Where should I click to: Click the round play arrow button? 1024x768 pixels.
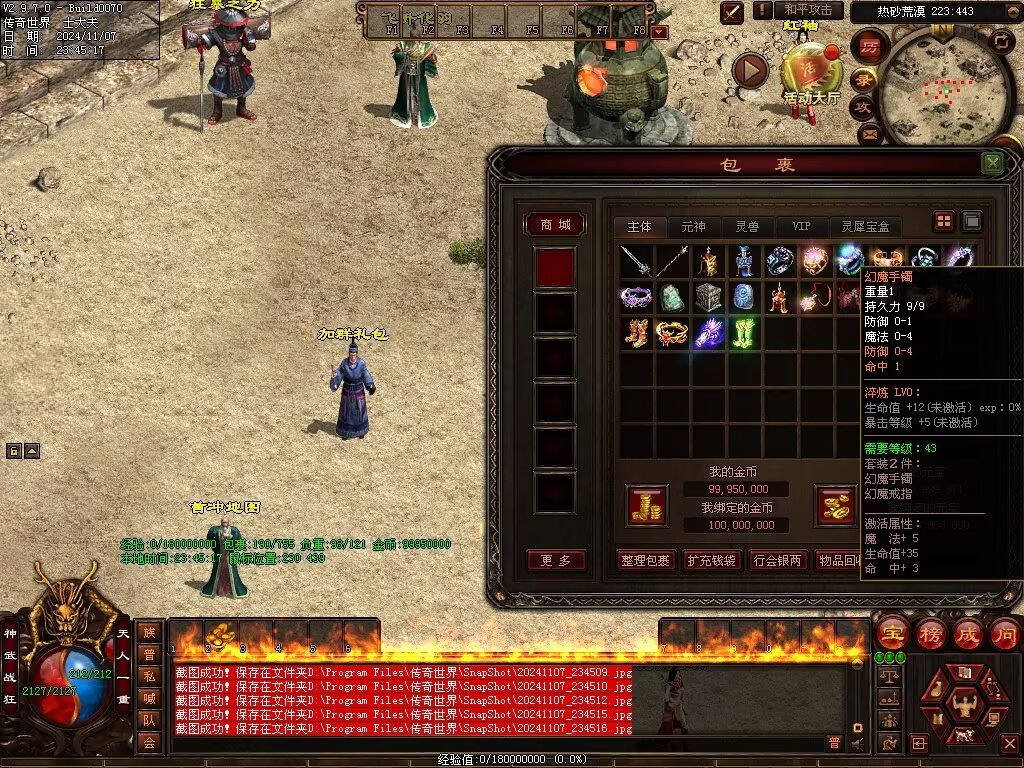(750, 70)
